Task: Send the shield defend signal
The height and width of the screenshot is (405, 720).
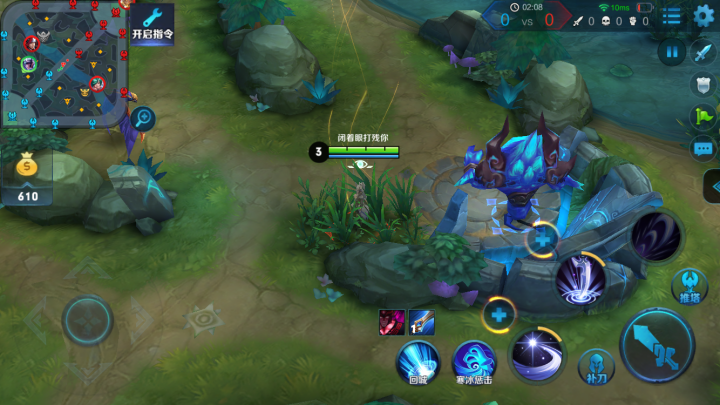Action: [x=704, y=85]
